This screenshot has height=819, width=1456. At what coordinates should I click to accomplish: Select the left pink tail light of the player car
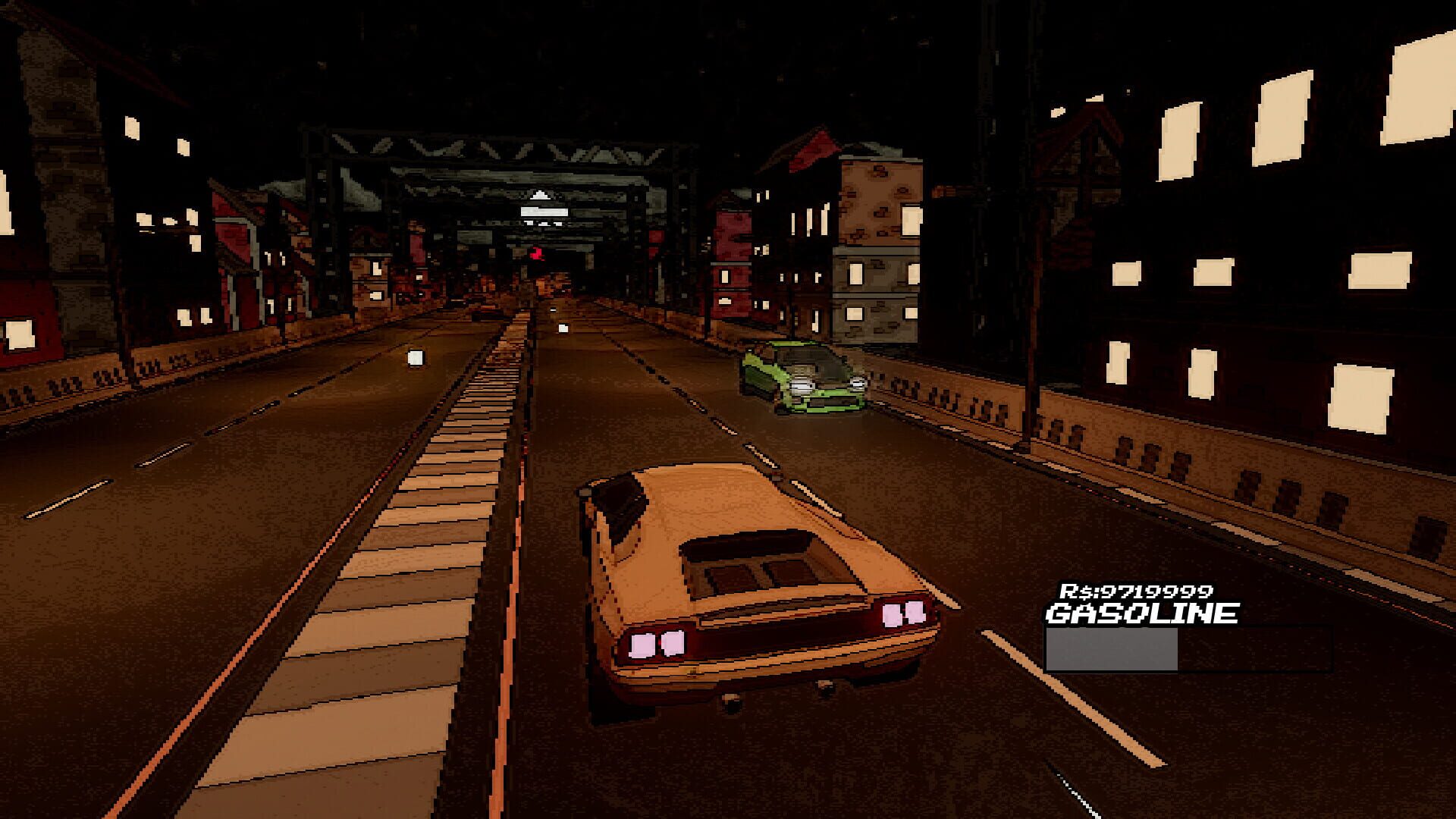[657, 645]
